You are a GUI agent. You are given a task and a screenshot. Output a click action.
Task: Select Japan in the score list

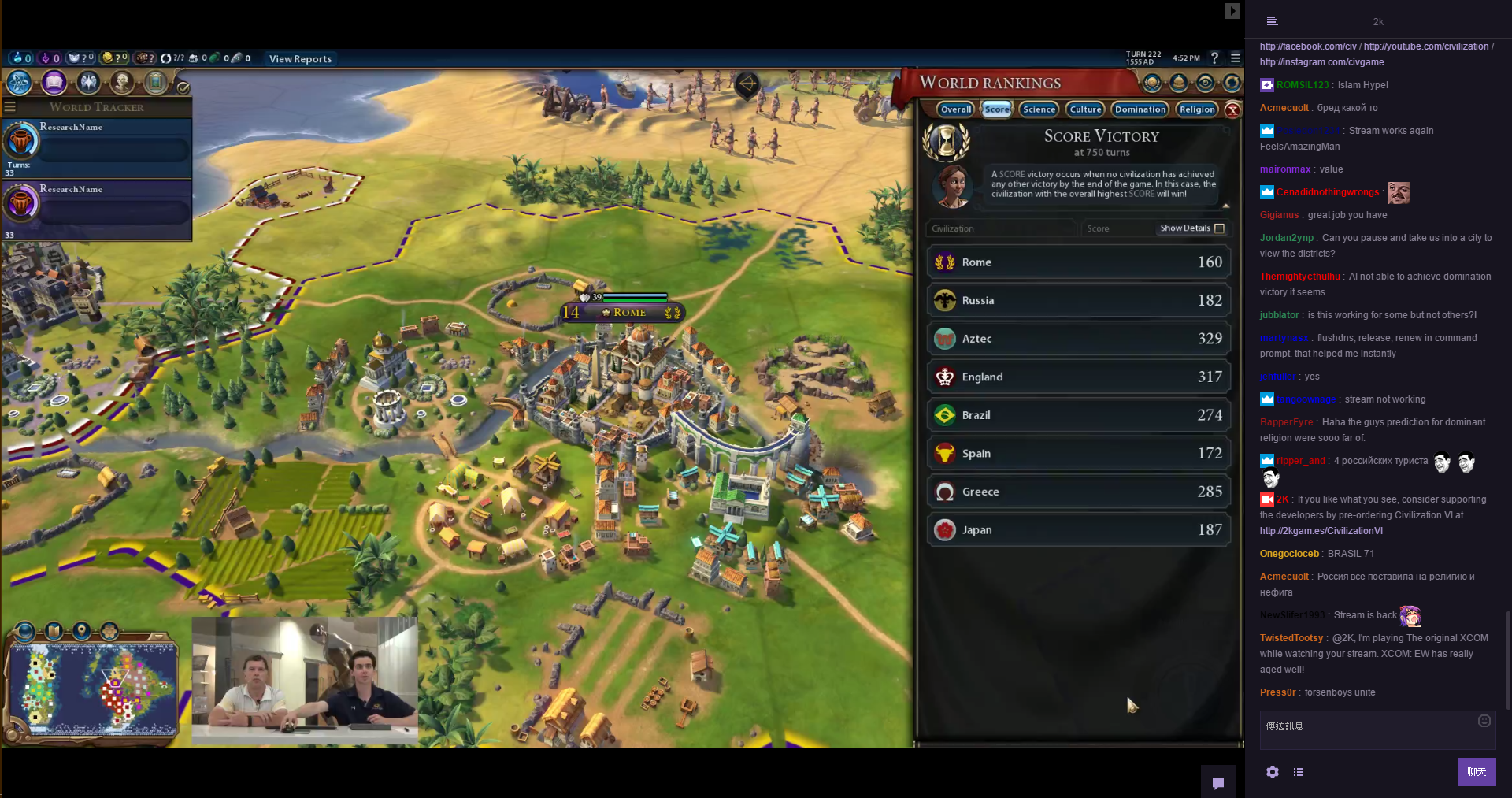click(x=1078, y=530)
